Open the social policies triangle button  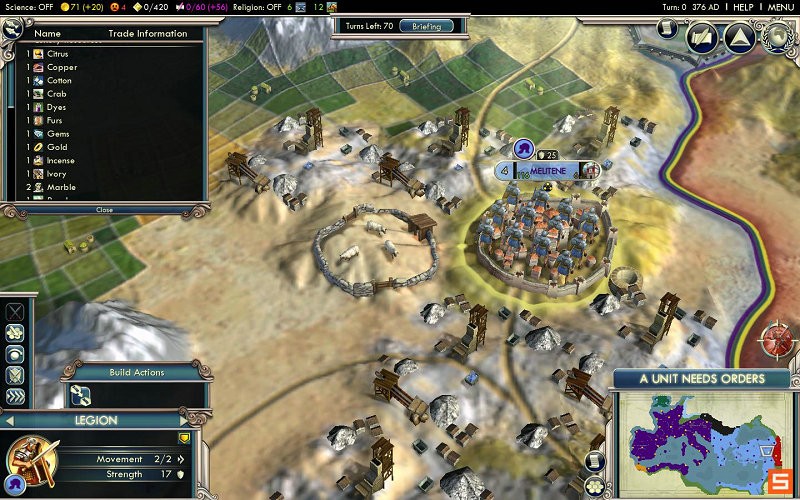(x=739, y=38)
